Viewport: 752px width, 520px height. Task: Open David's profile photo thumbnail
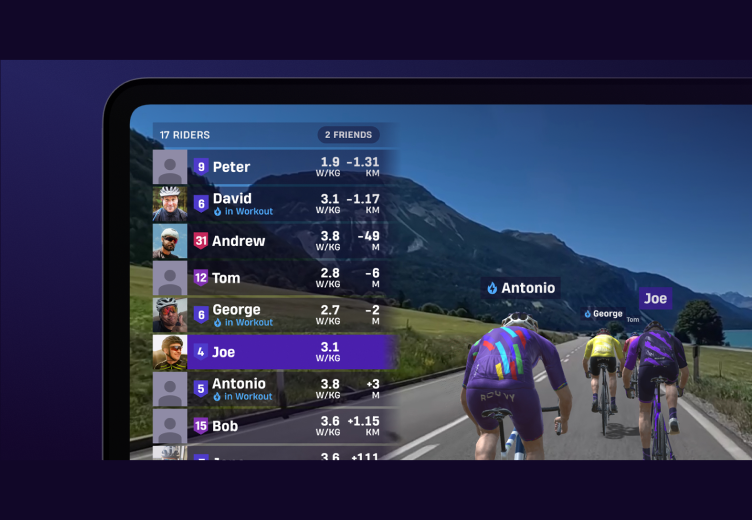[x=170, y=204]
